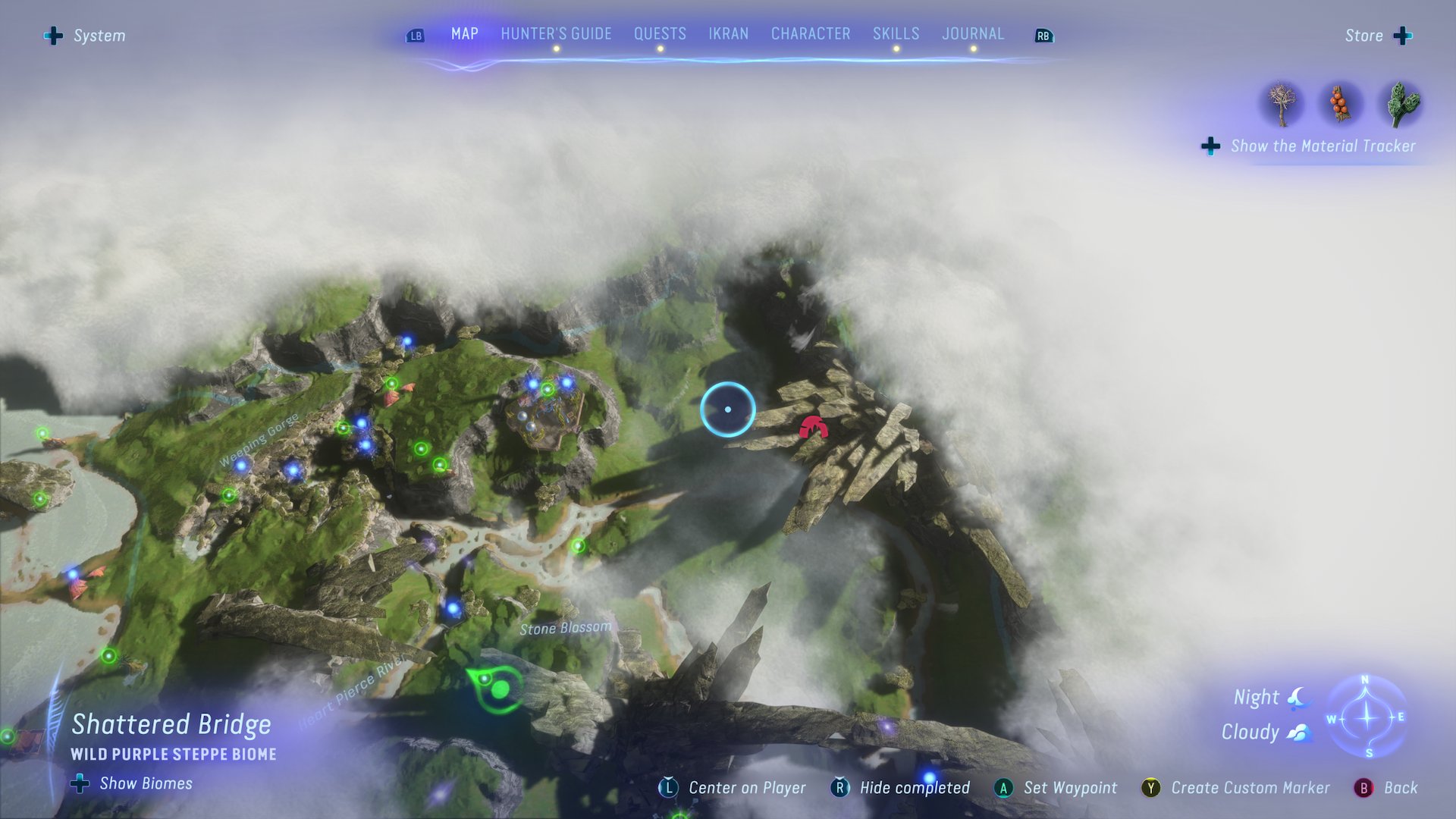Click the red arch map marker
1456x819 pixels.
pyautogui.click(x=813, y=428)
